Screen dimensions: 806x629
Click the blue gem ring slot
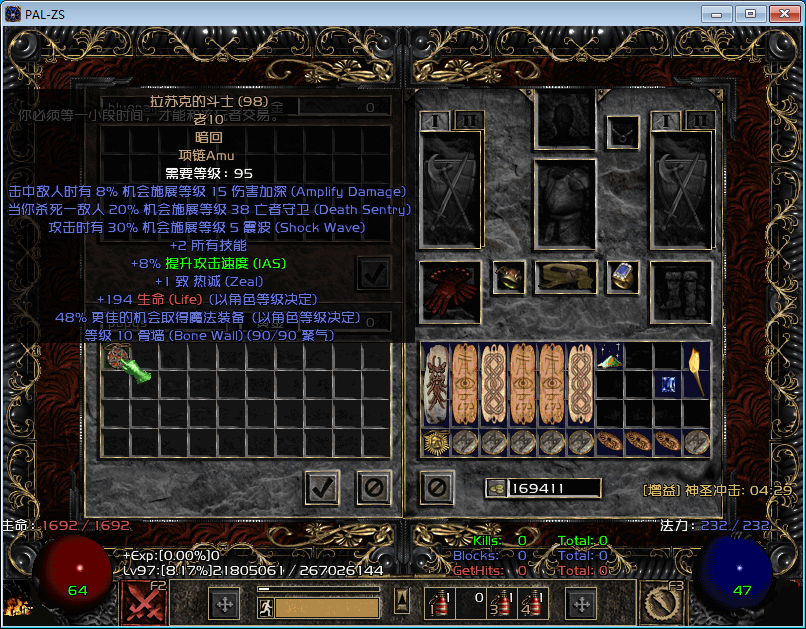(x=624, y=276)
